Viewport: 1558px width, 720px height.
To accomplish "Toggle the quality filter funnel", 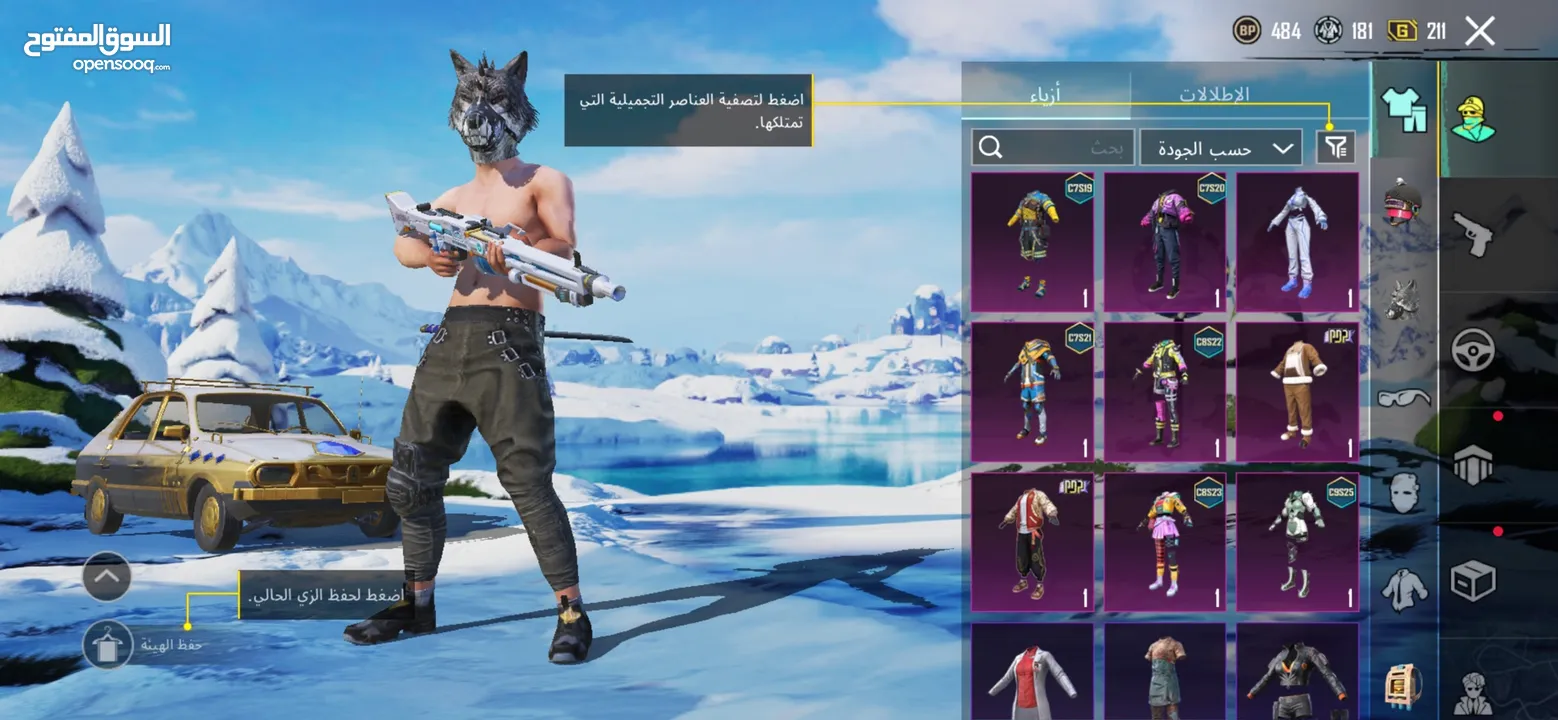I will (x=1337, y=147).
